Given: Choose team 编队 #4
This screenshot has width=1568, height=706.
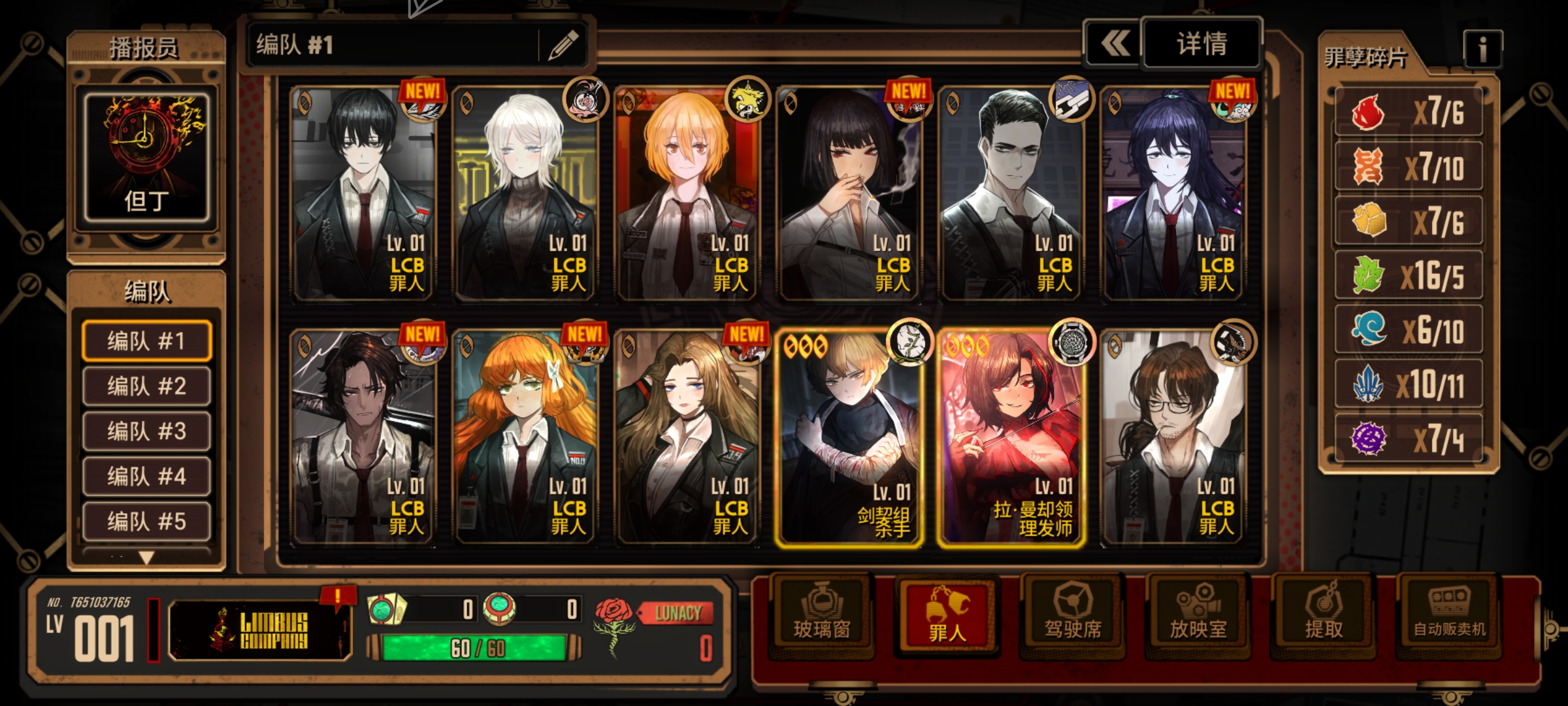Looking at the screenshot, I should [146, 477].
